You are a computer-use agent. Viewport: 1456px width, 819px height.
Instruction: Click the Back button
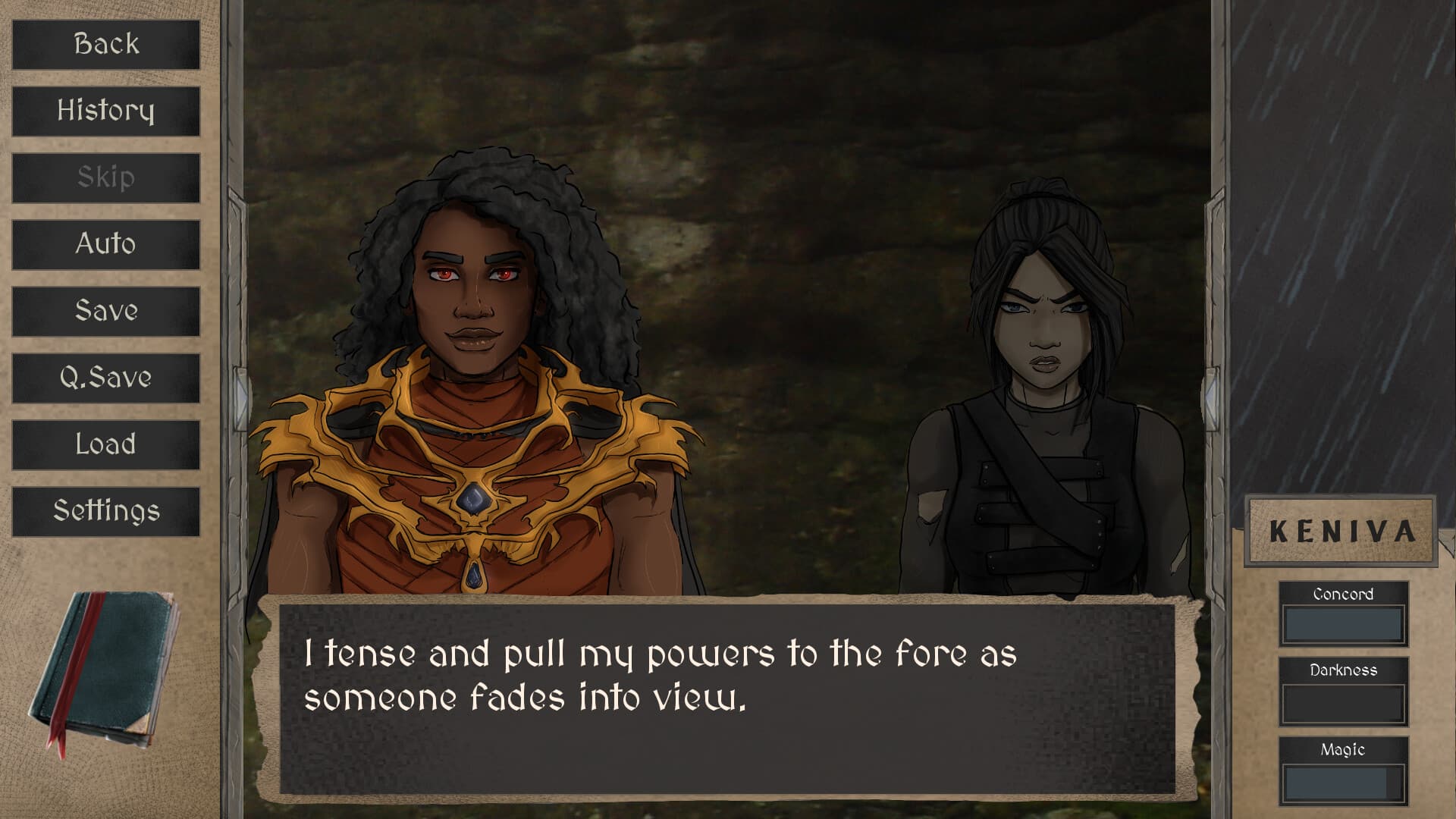105,44
